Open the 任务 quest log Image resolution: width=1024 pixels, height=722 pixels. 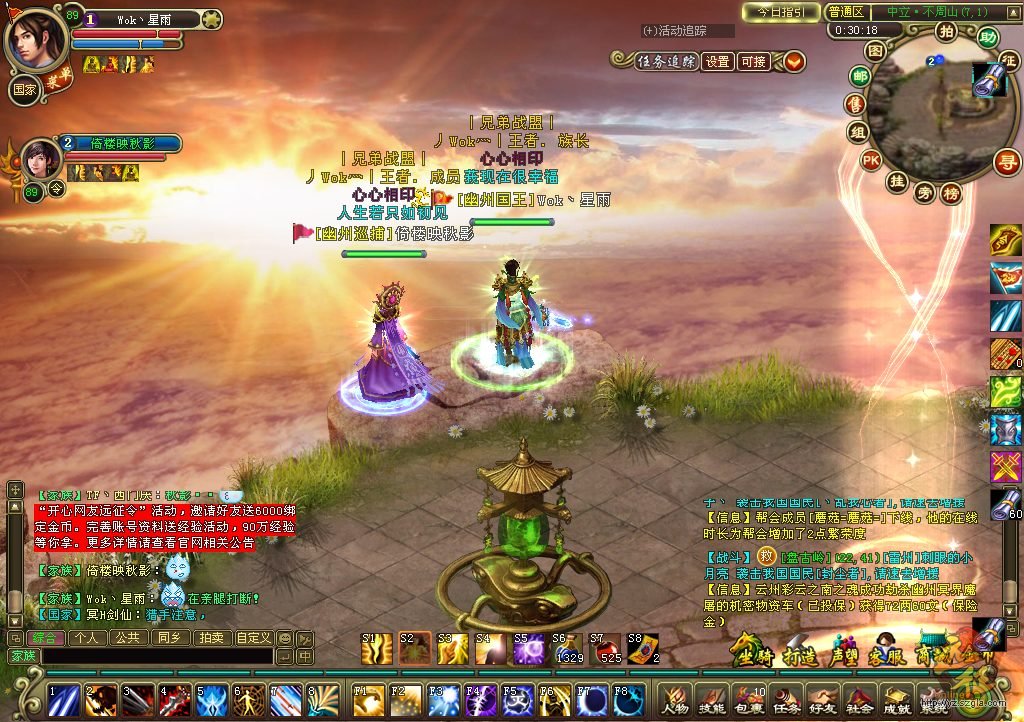click(785, 698)
